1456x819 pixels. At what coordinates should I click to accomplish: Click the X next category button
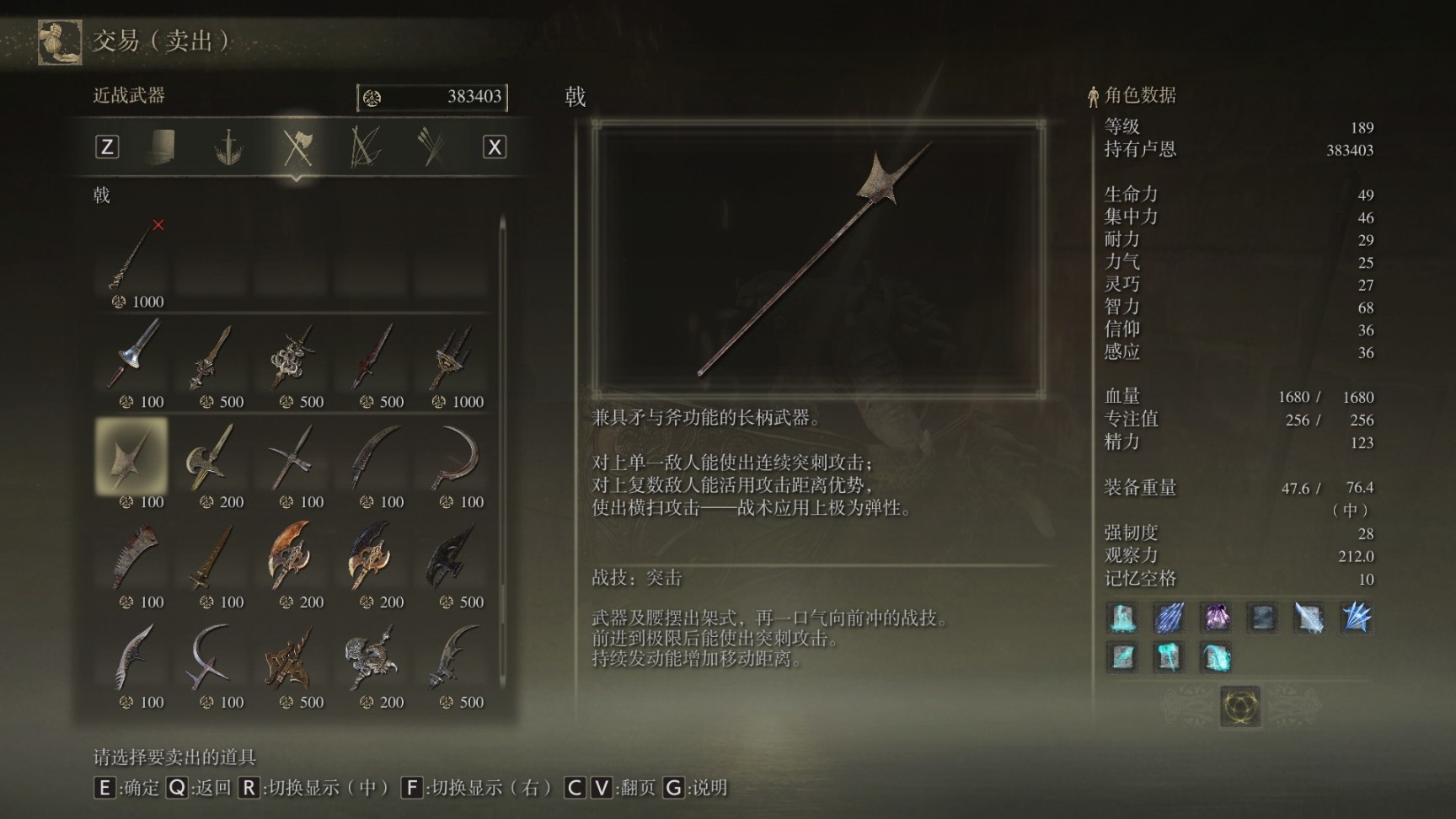tap(494, 145)
